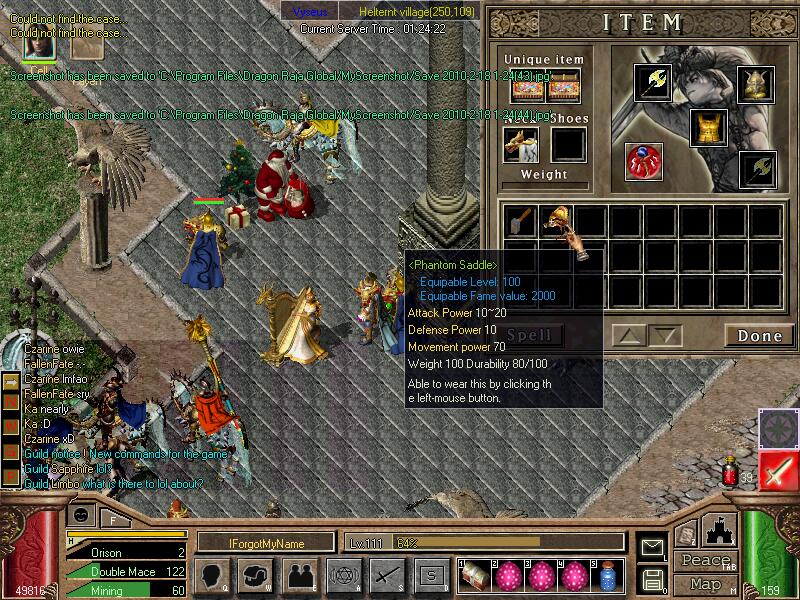
Task: Open the mail envelope icon
Action: coord(653,547)
